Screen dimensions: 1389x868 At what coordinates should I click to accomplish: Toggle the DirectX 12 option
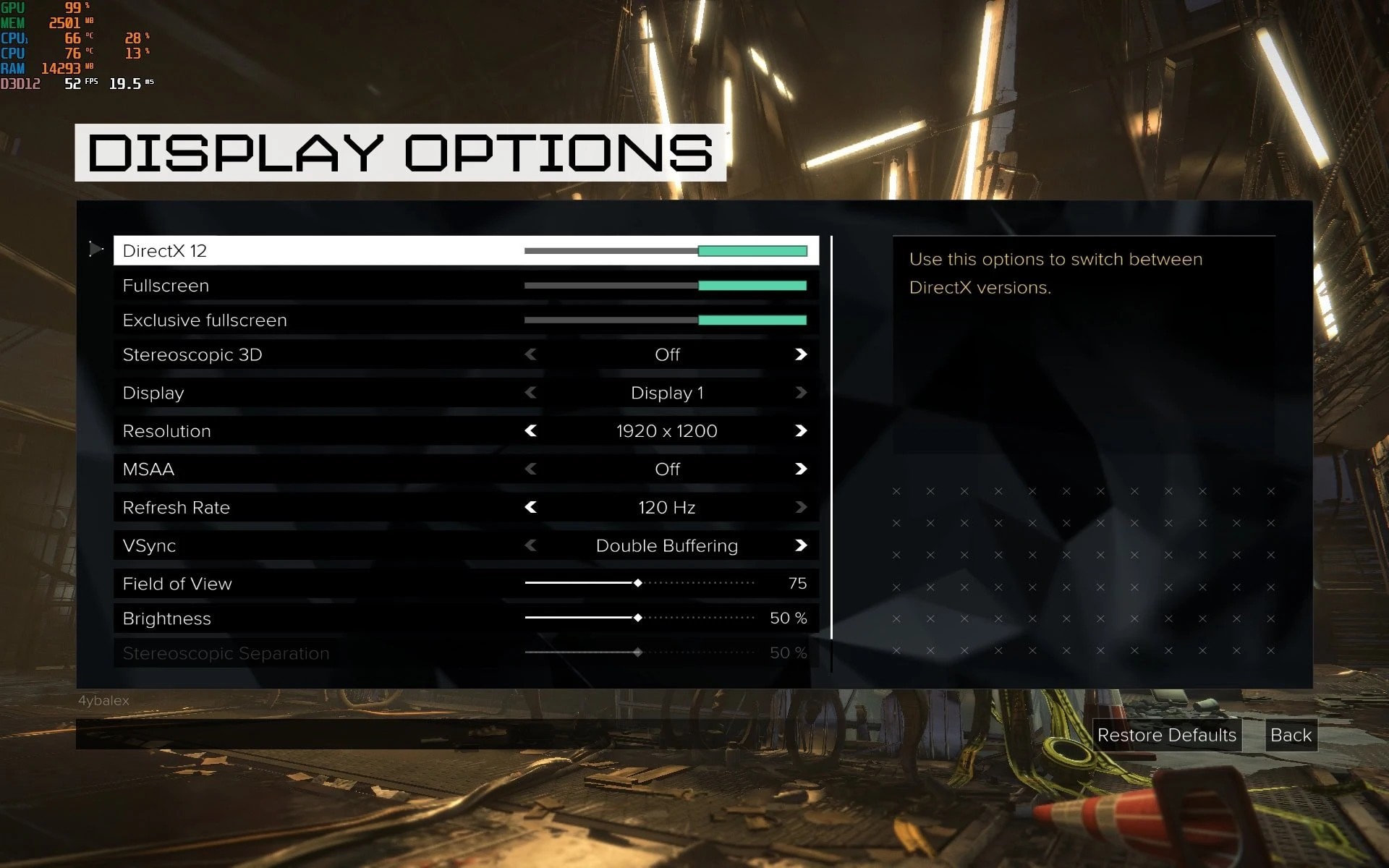[752, 251]
